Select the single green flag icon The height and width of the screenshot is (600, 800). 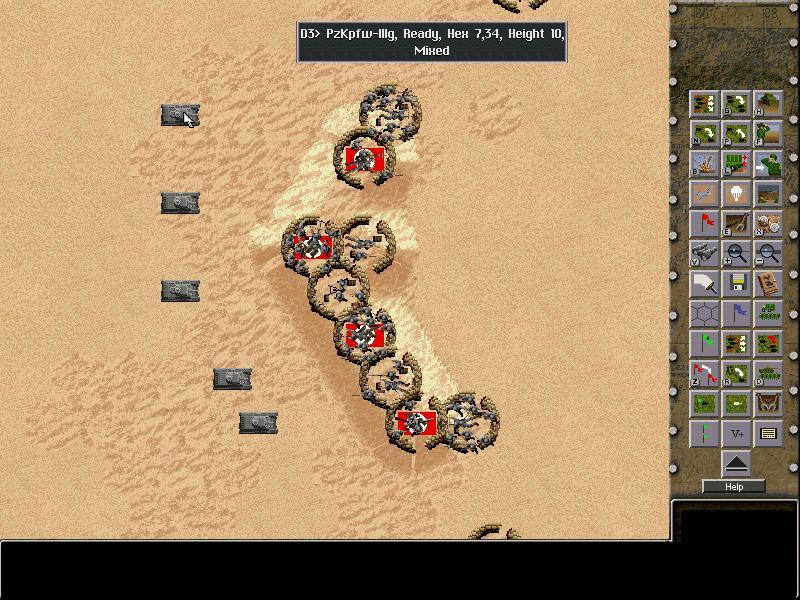click(705, 344)
